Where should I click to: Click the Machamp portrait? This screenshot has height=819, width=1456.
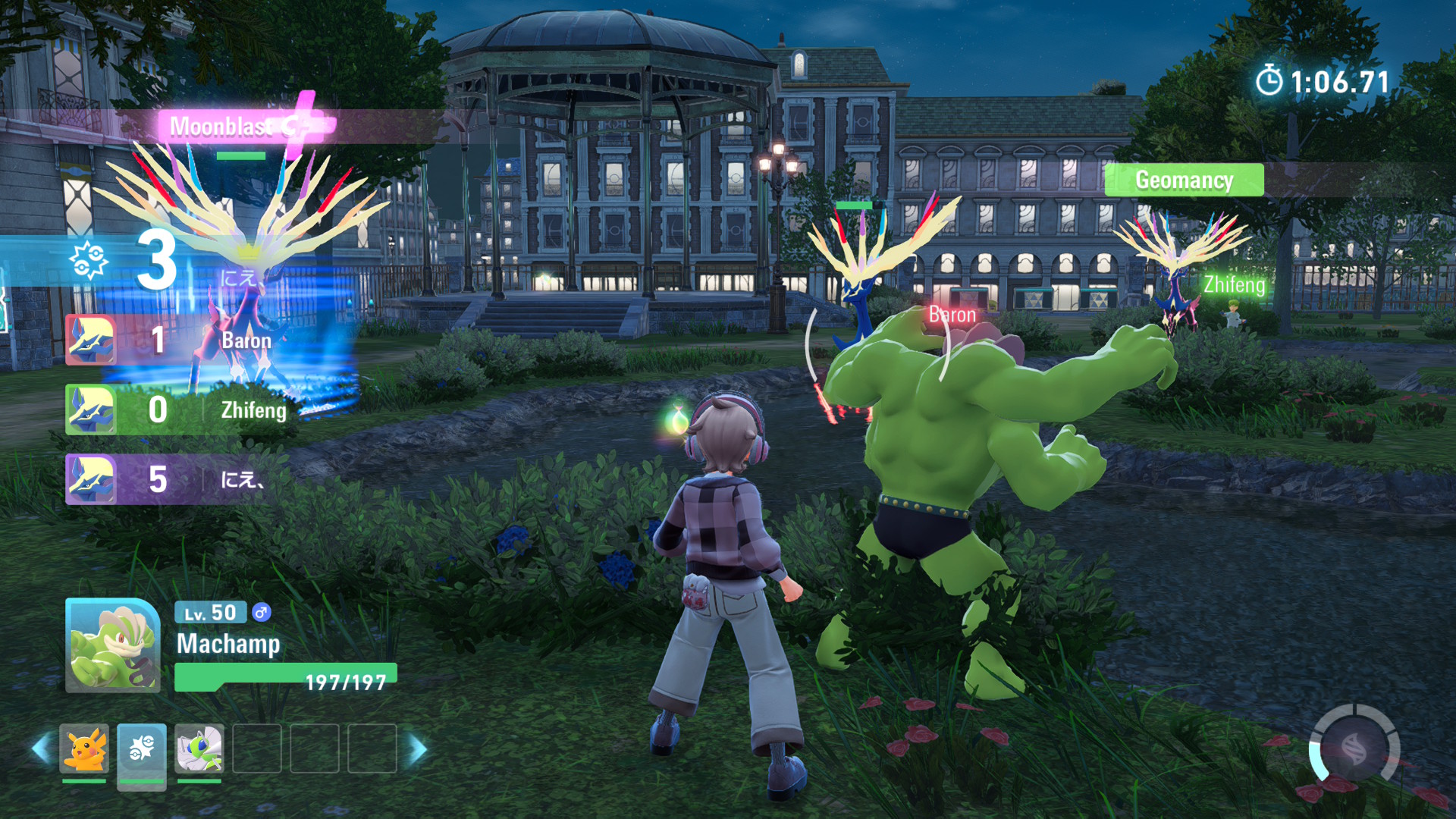pos(112,645)
